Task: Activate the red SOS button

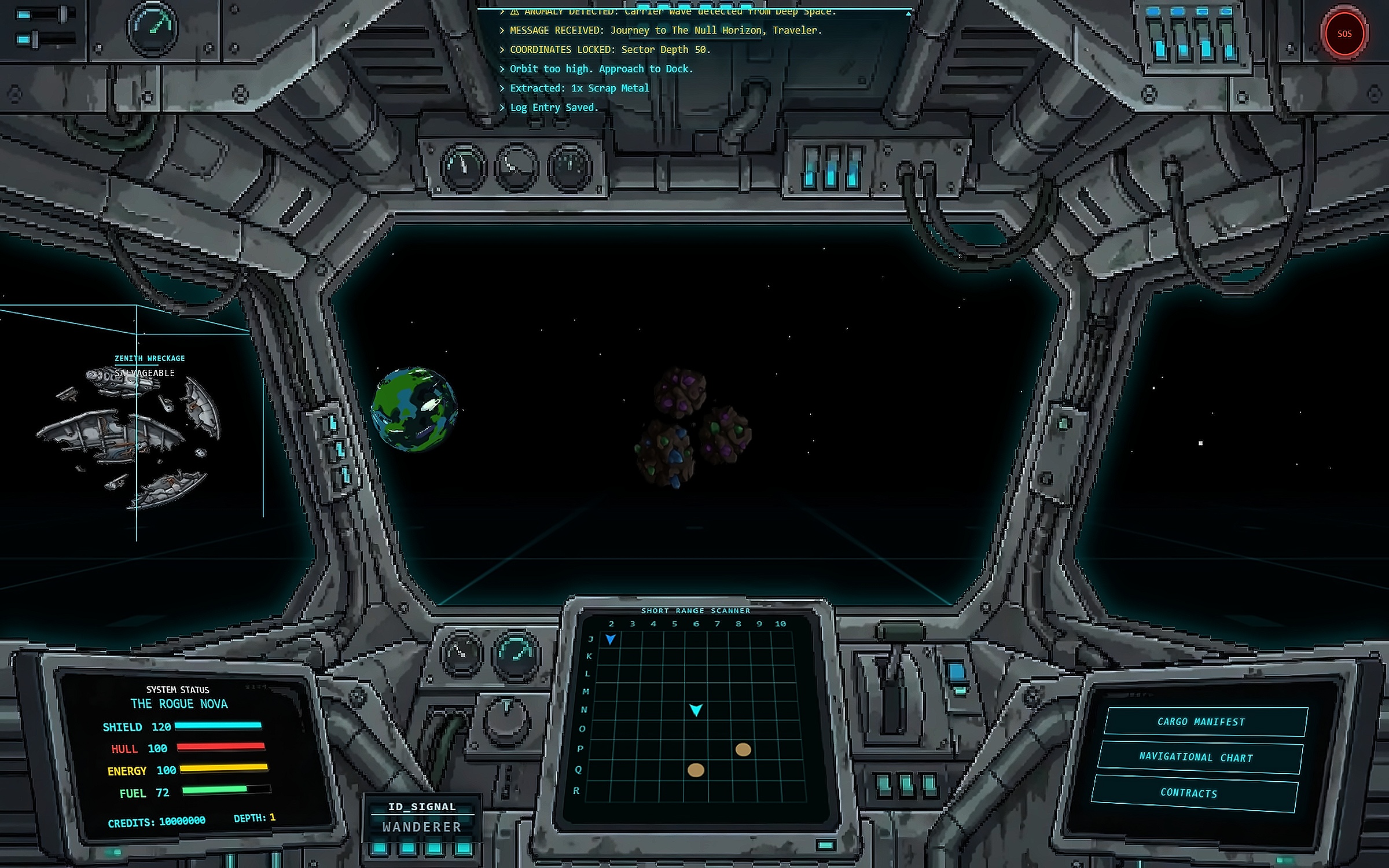Action: click(x=1344, y=34)
